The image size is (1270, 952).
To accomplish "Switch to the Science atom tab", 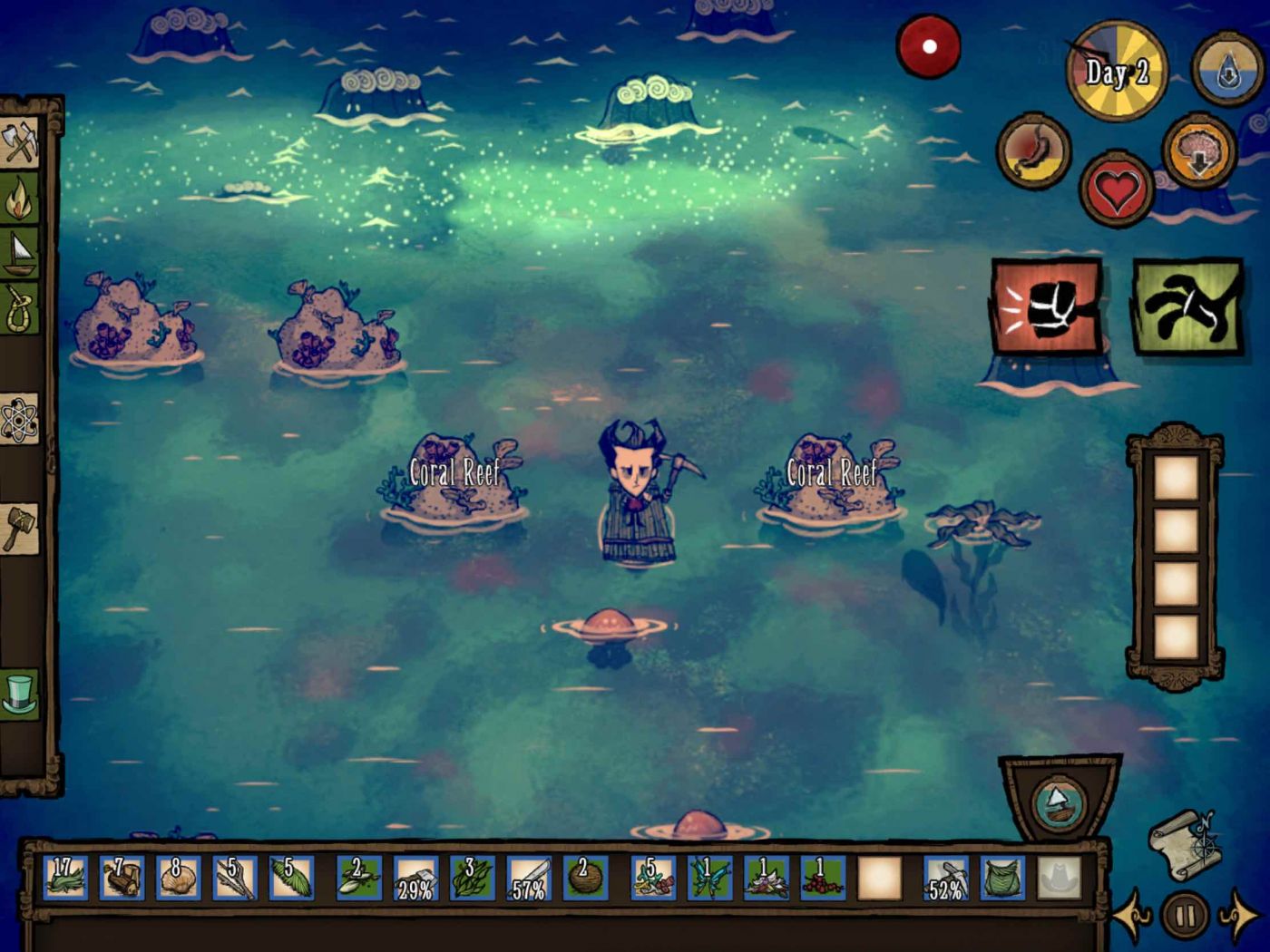I will [20, 420].
